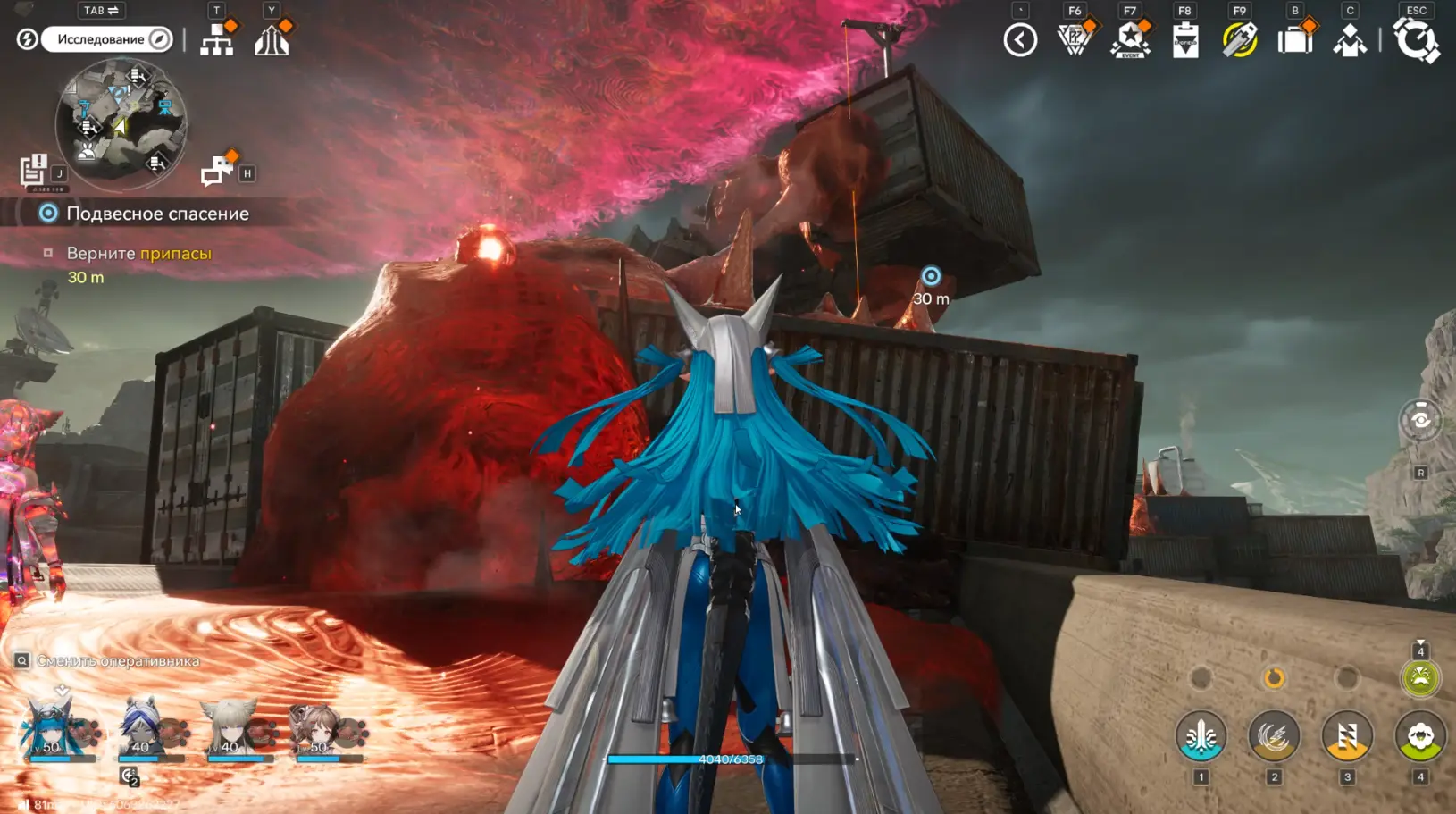Image resolution: width=1456 pixels, height=814 pixels.
Task: Open the clipboard icon in the top bar
Action: click(x=1184, y=40)
